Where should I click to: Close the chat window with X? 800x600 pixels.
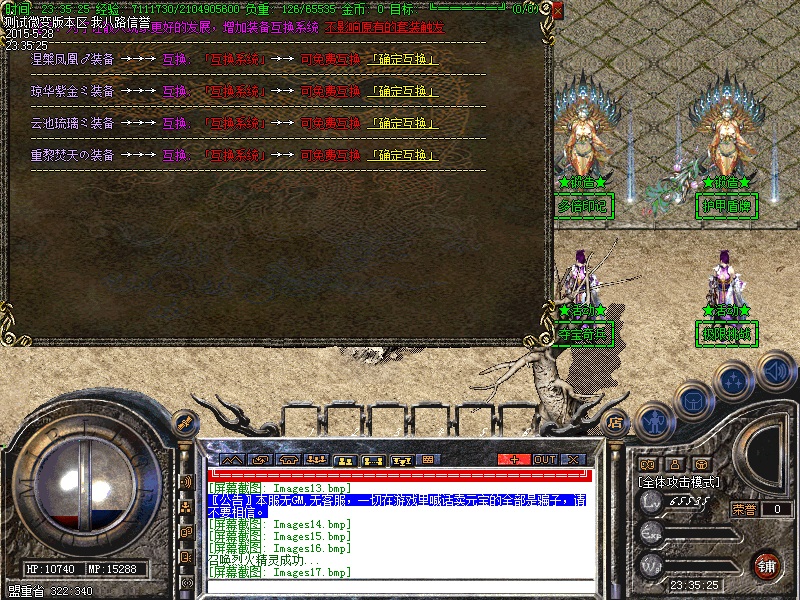(573, 459)
